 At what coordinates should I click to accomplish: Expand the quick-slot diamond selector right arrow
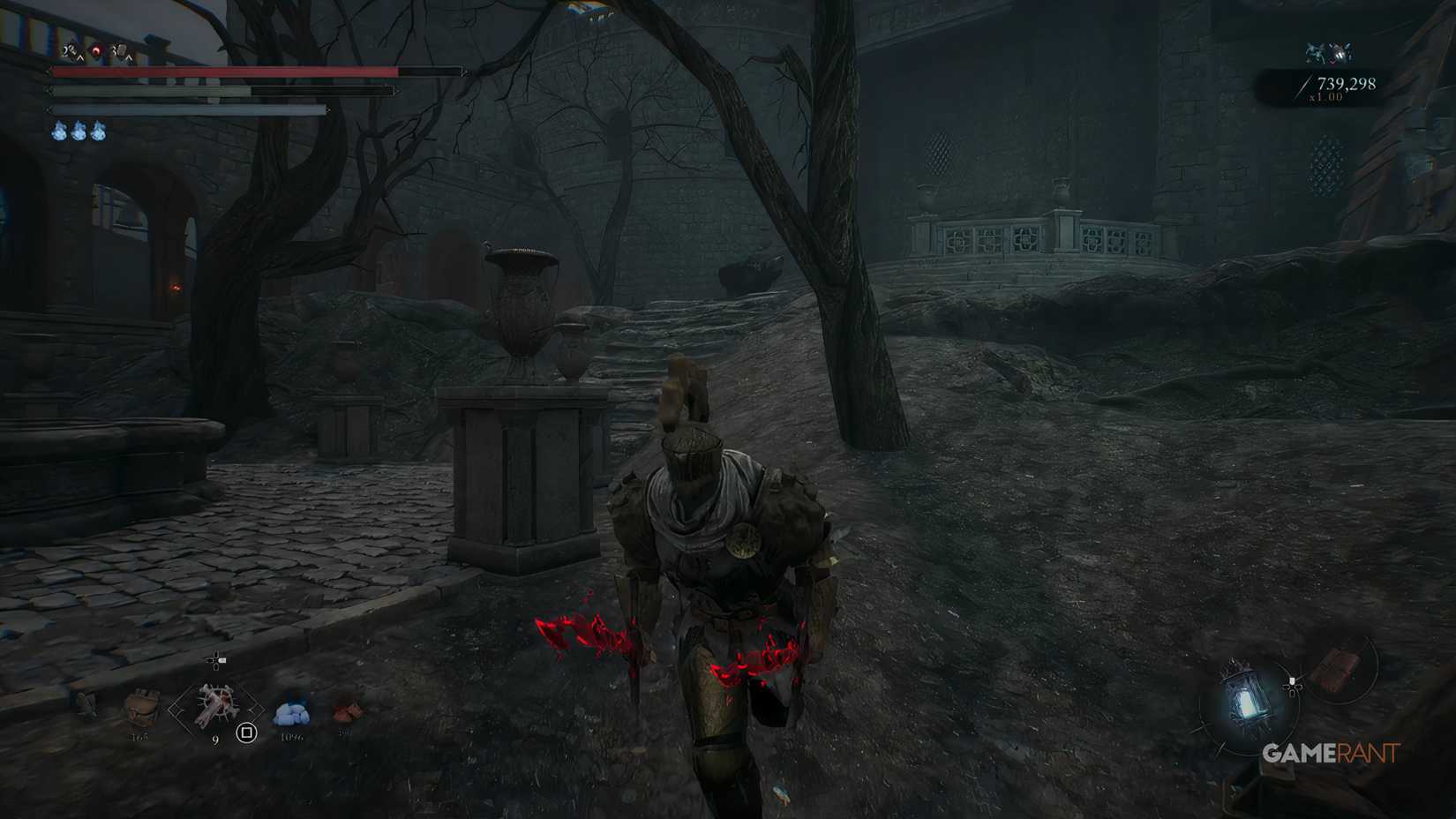(256, 710)
